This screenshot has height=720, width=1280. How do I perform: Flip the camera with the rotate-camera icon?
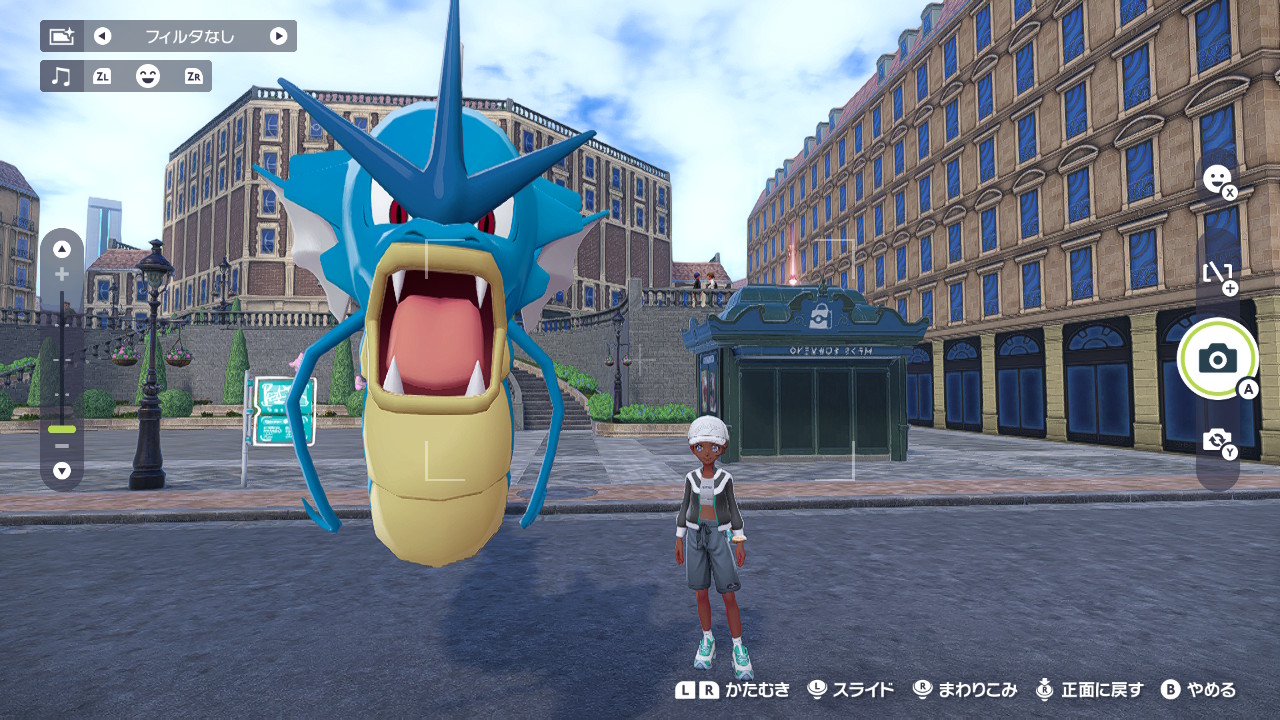pyautogui.click(x=1217, y=440)
